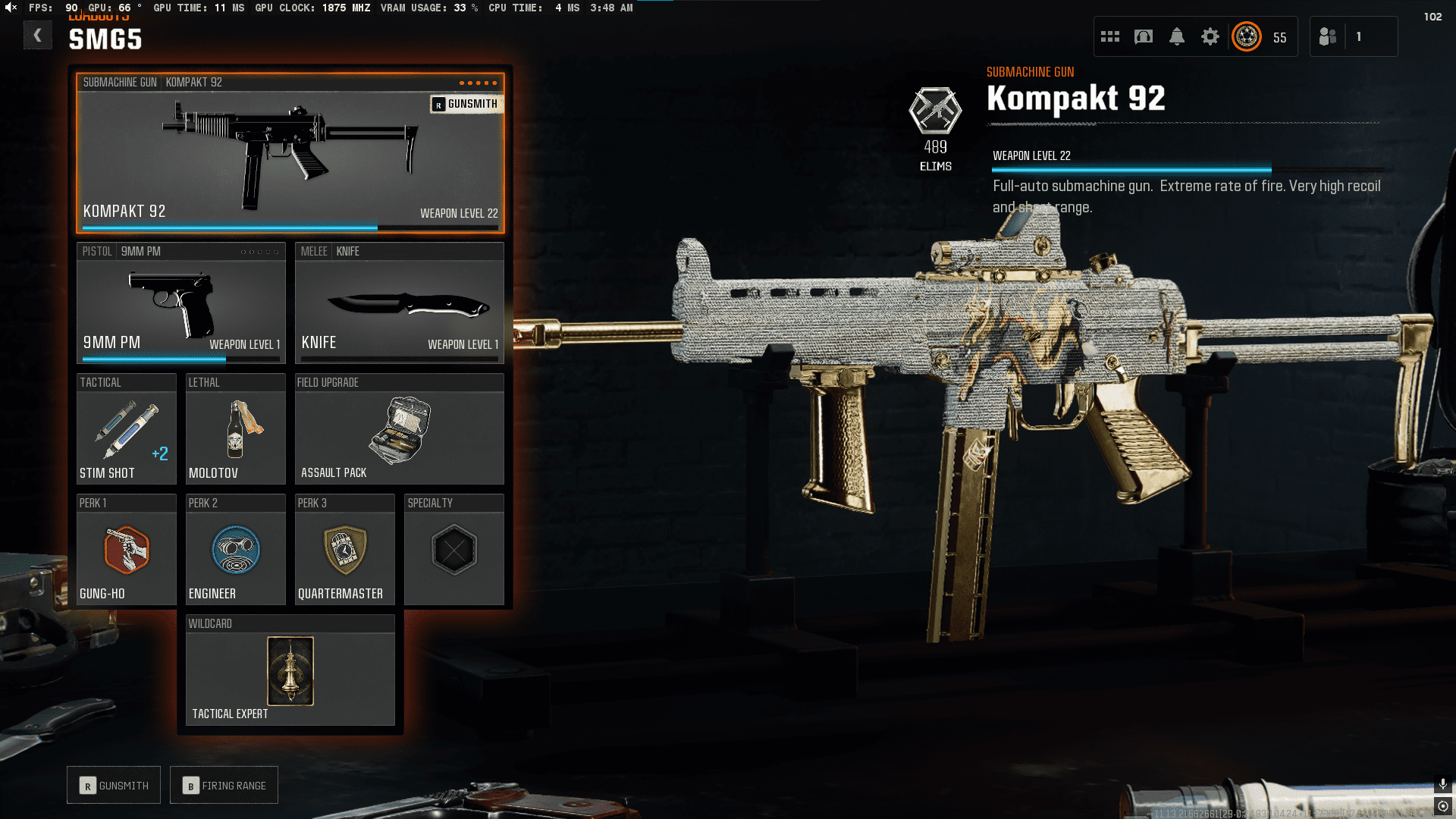The width and height of the screenshot is (1456, 819).
Task: Open Gunsmith on the primary weapon card
Action: click(x=465, y=104)
